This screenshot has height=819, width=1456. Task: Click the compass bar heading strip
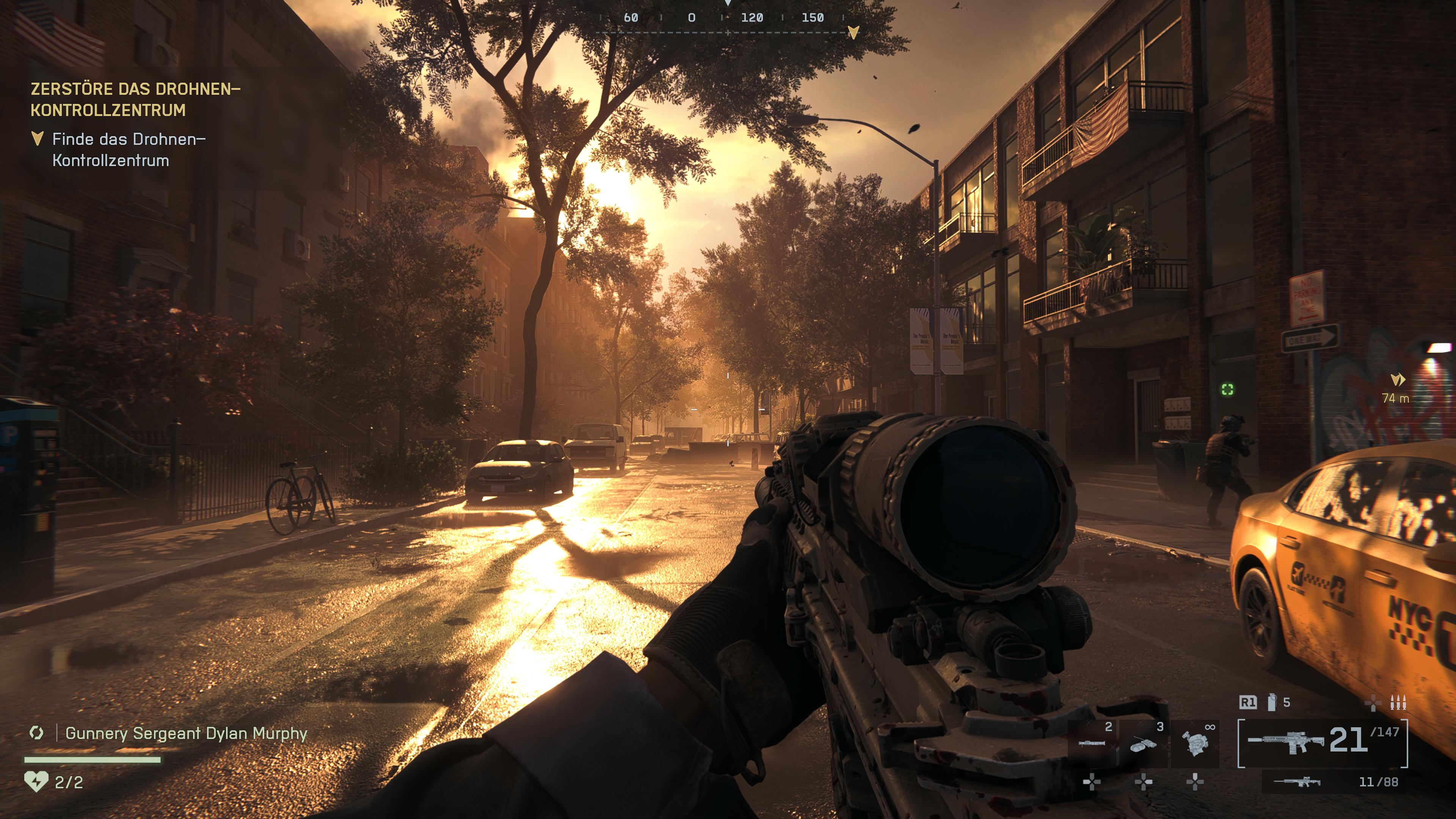click(x=722, y=18)
